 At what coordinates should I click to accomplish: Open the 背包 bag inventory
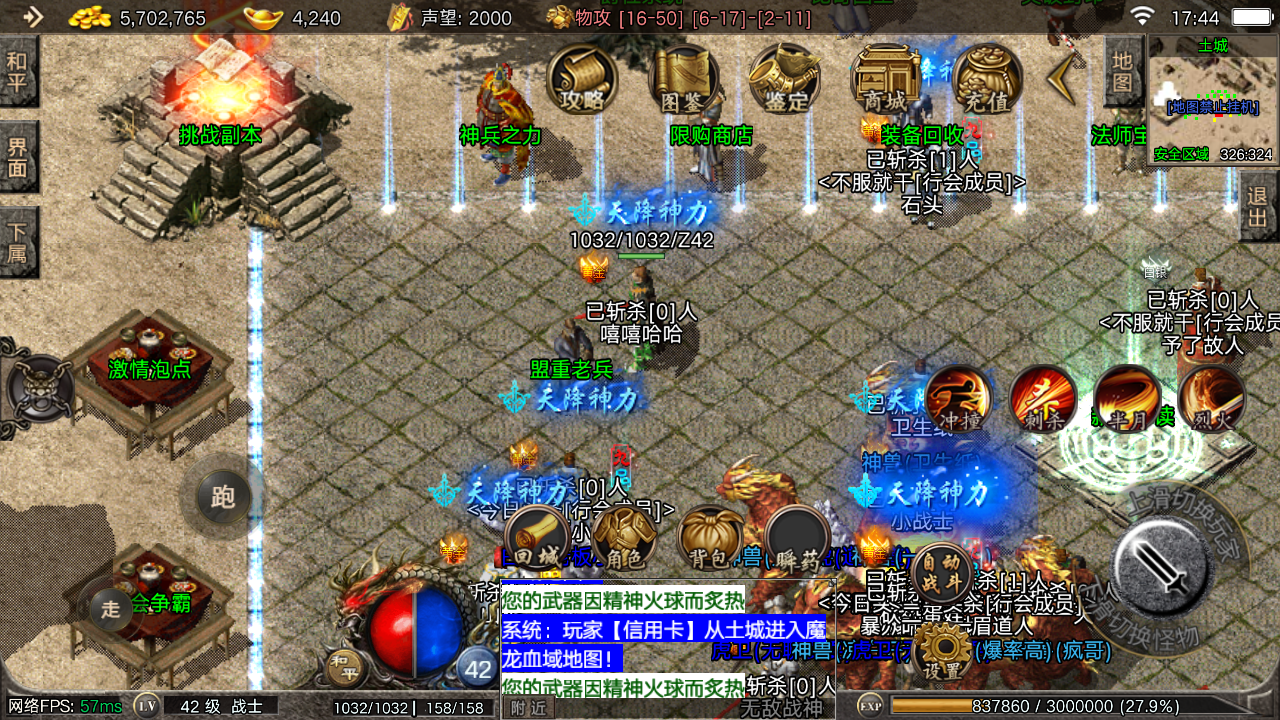[x=710, y=537]
